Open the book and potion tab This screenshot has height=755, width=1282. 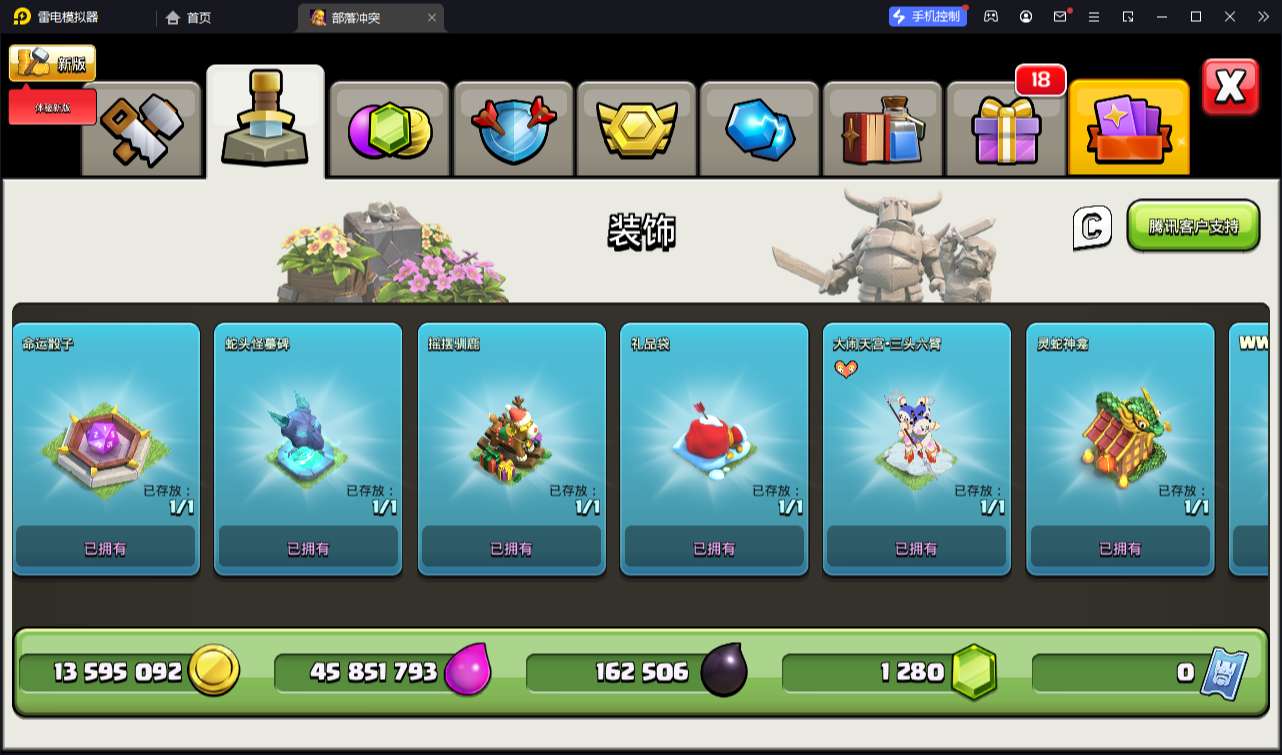[x=884, y=129]
